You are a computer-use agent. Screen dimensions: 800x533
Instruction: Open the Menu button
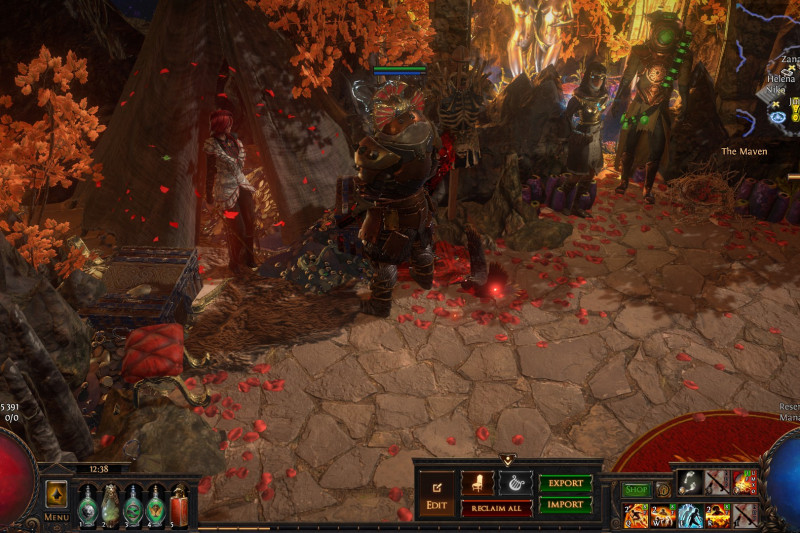point(56,517)
